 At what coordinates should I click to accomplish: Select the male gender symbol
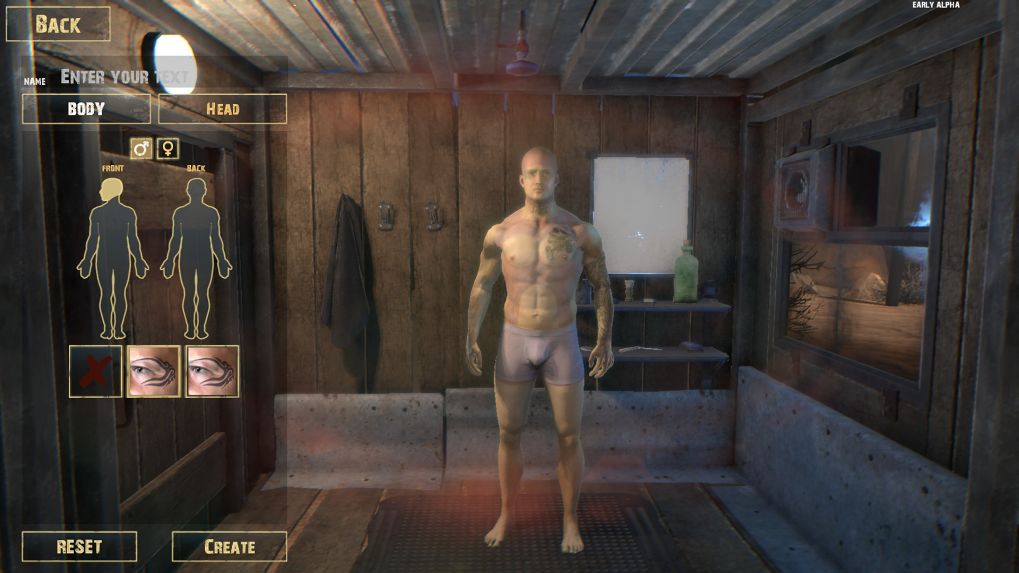point(142,149)
